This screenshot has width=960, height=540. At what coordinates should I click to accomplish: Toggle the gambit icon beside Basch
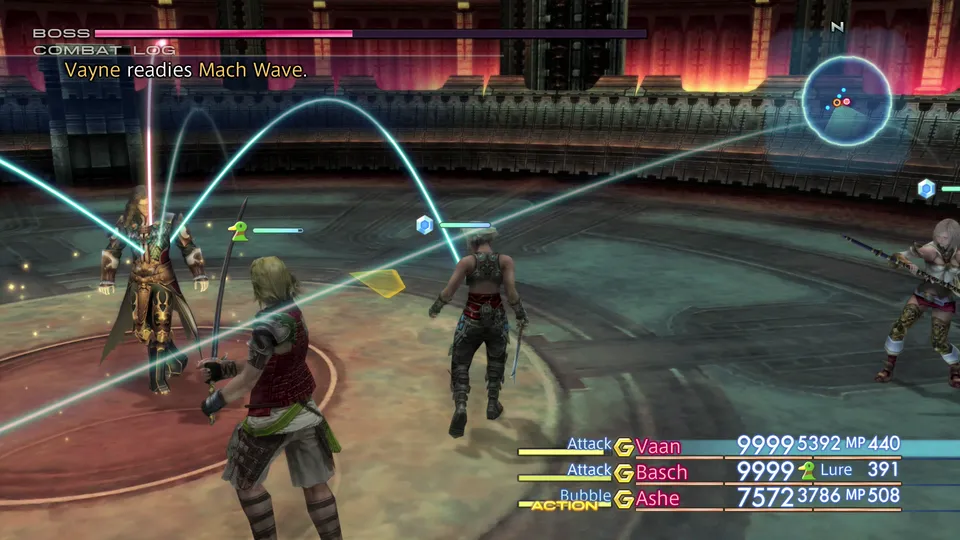[x=624, y=471]
